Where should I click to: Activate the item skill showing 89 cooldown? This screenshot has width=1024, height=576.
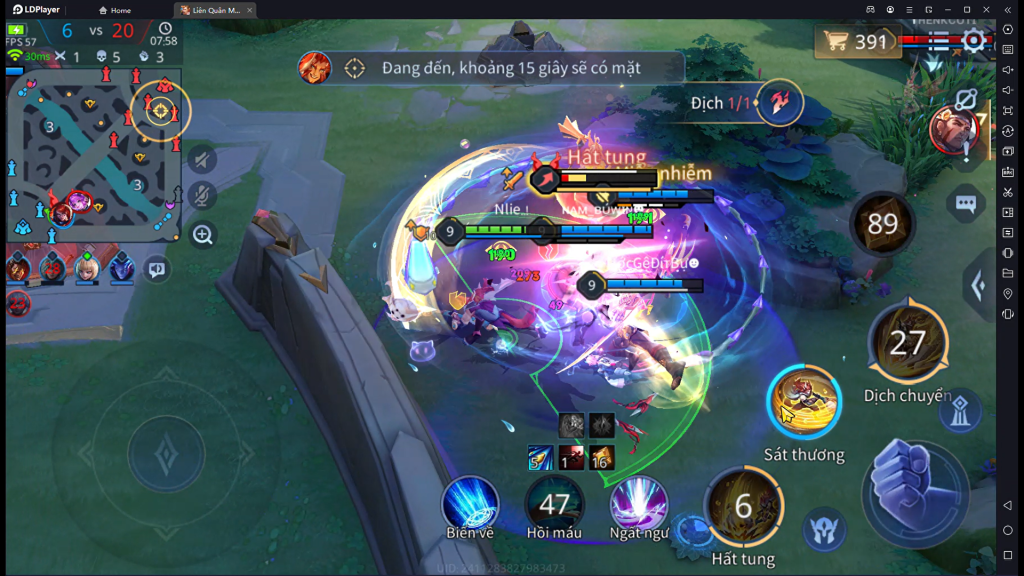click(882, 224)
